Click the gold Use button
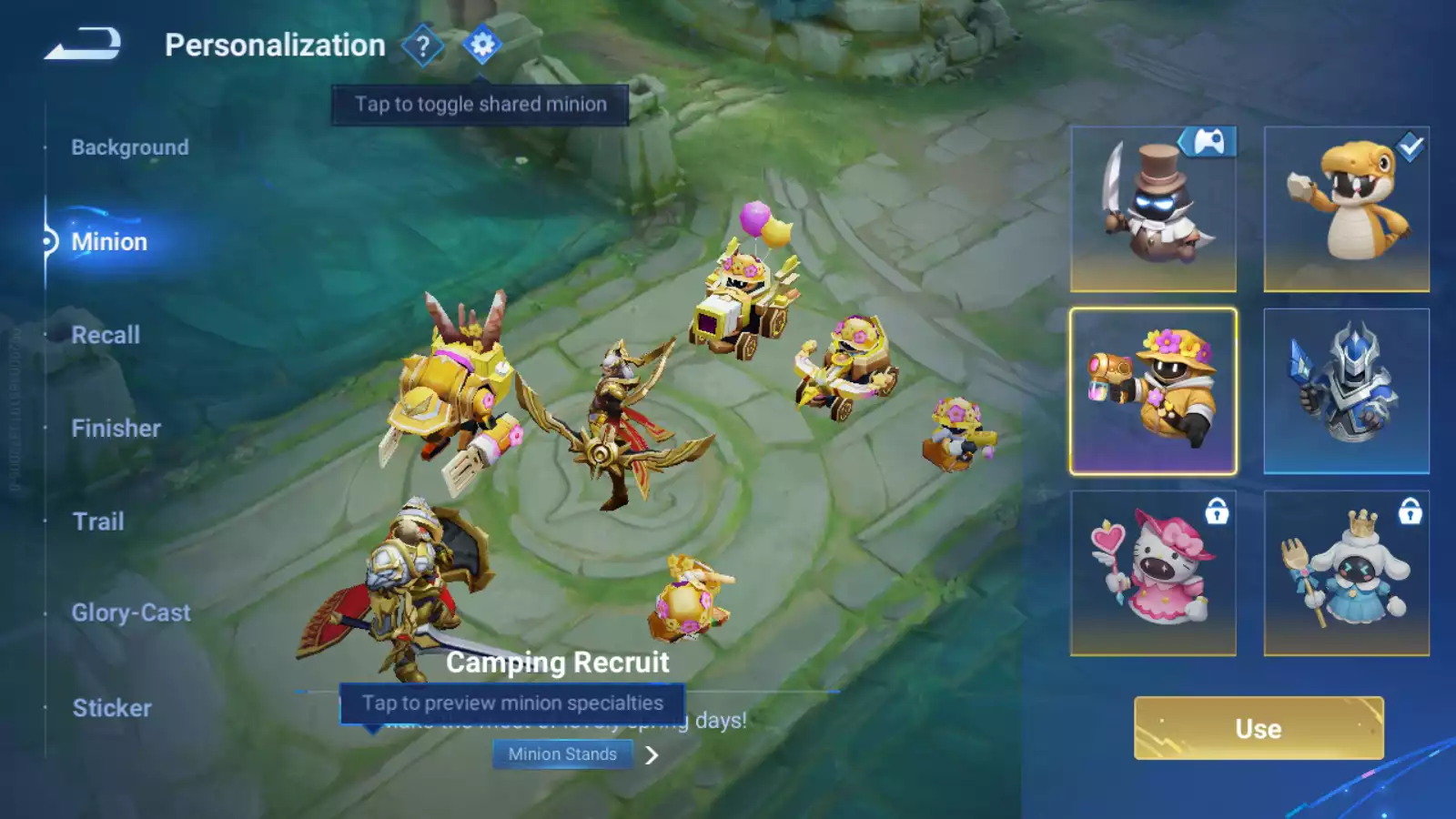This screenshot has width=1456, height=819. (1259, 728)
